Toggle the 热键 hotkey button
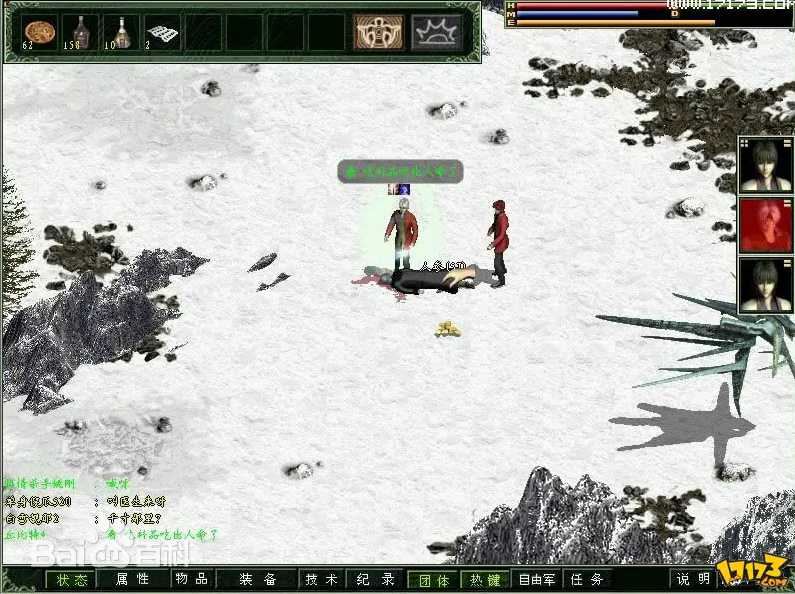The width and height of the screenshot is (795, 594). click(x=485, y=579)
